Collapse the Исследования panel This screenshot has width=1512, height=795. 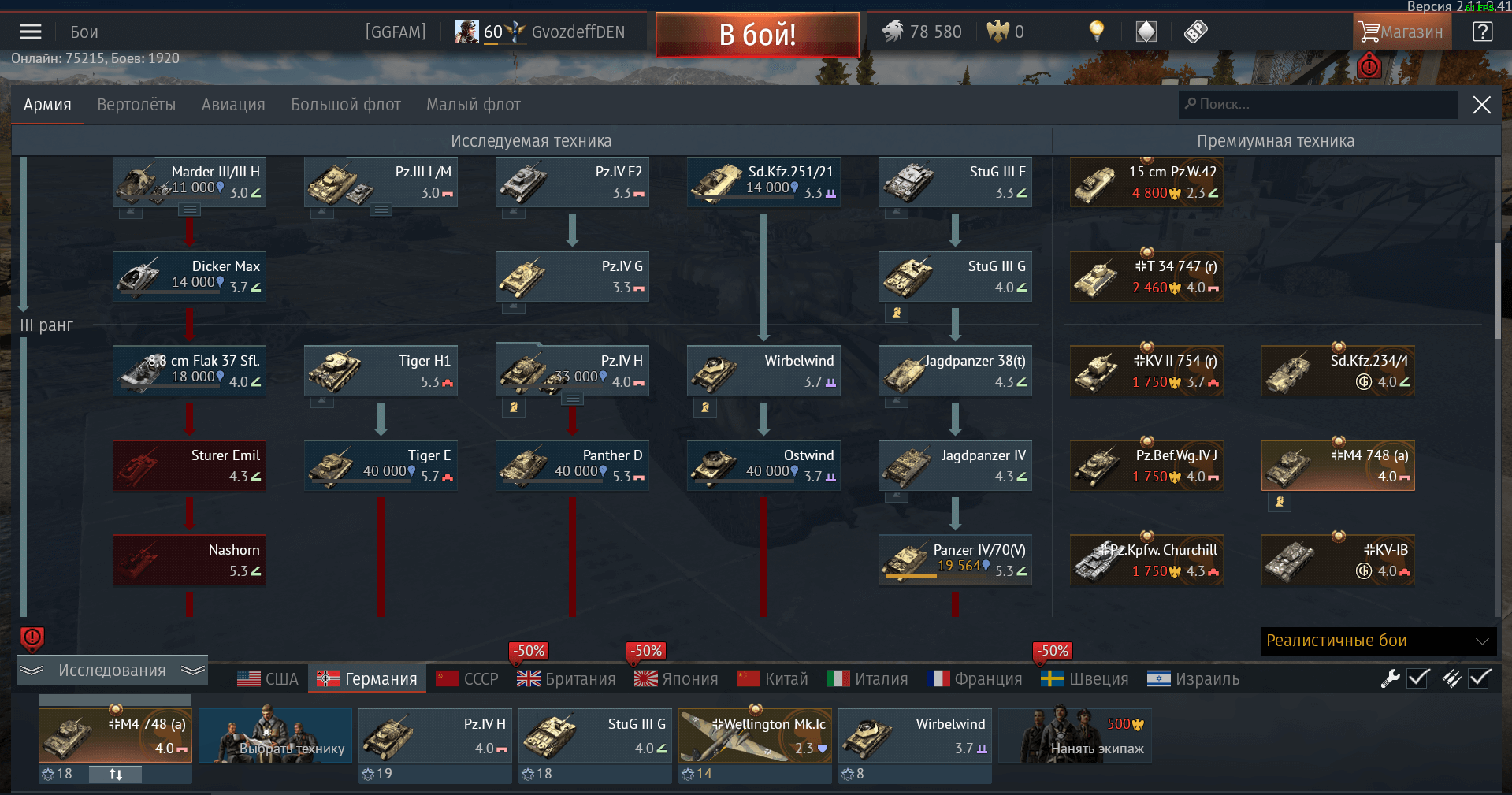tap(112, 671)
